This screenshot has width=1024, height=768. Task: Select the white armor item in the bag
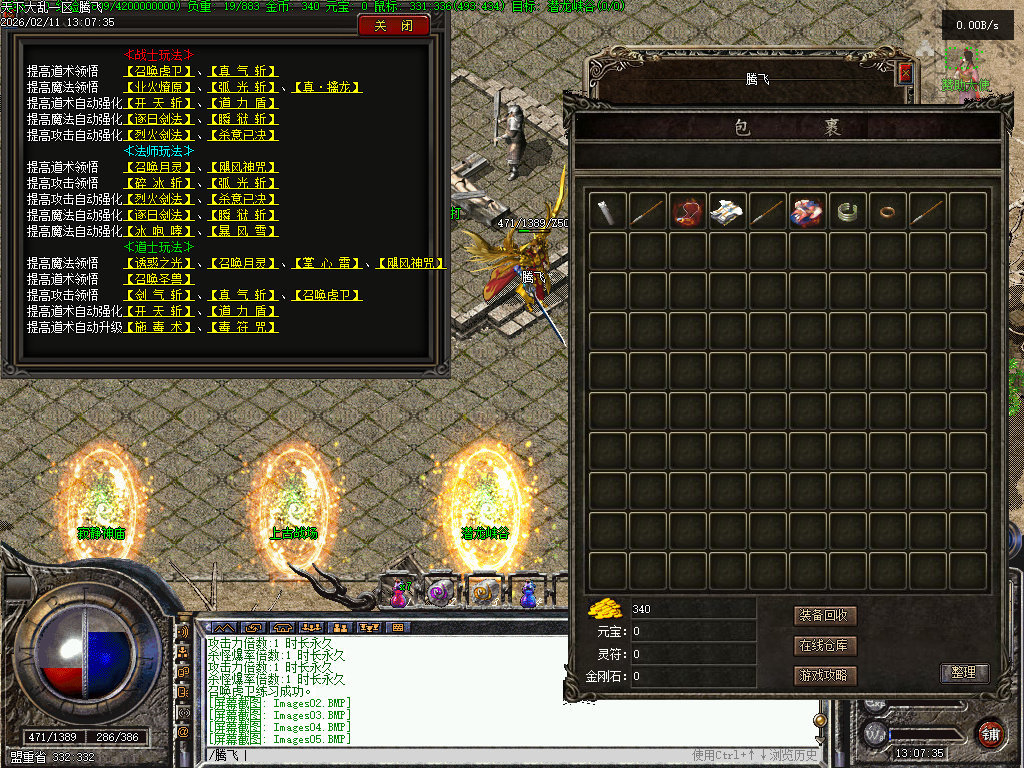(x=728, y=212)
